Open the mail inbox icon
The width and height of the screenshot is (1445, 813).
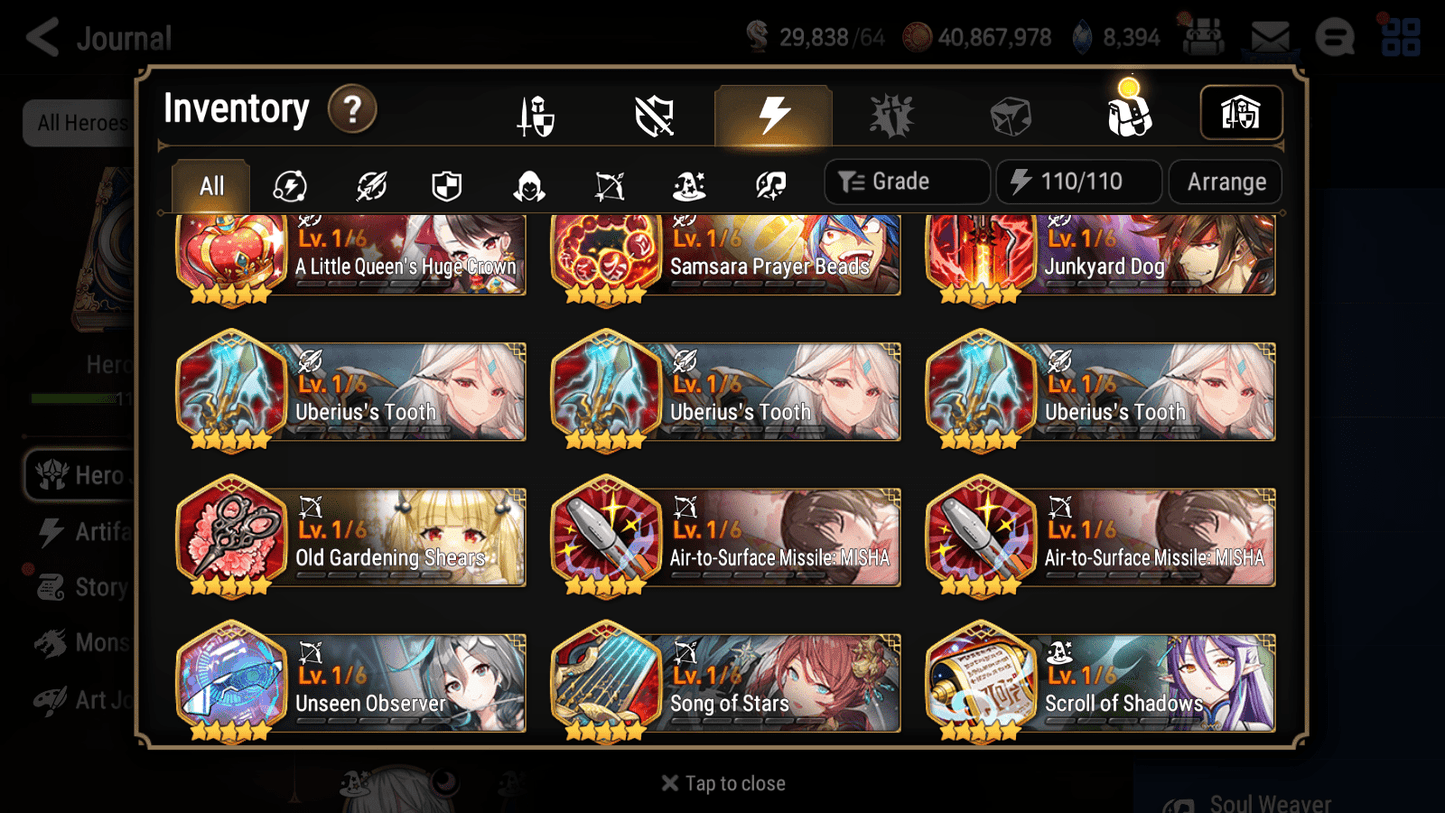[x=1268, y=36]
